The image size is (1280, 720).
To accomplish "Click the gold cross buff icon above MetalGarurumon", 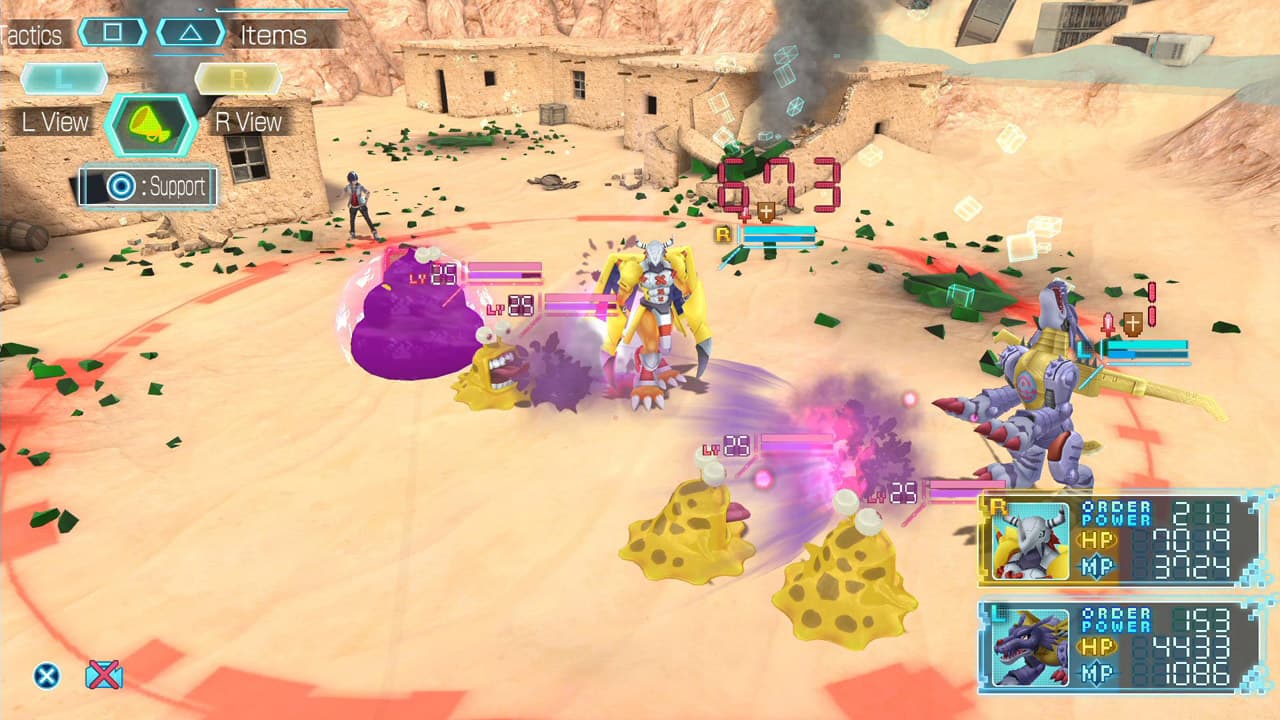I will pos(1133,323).
